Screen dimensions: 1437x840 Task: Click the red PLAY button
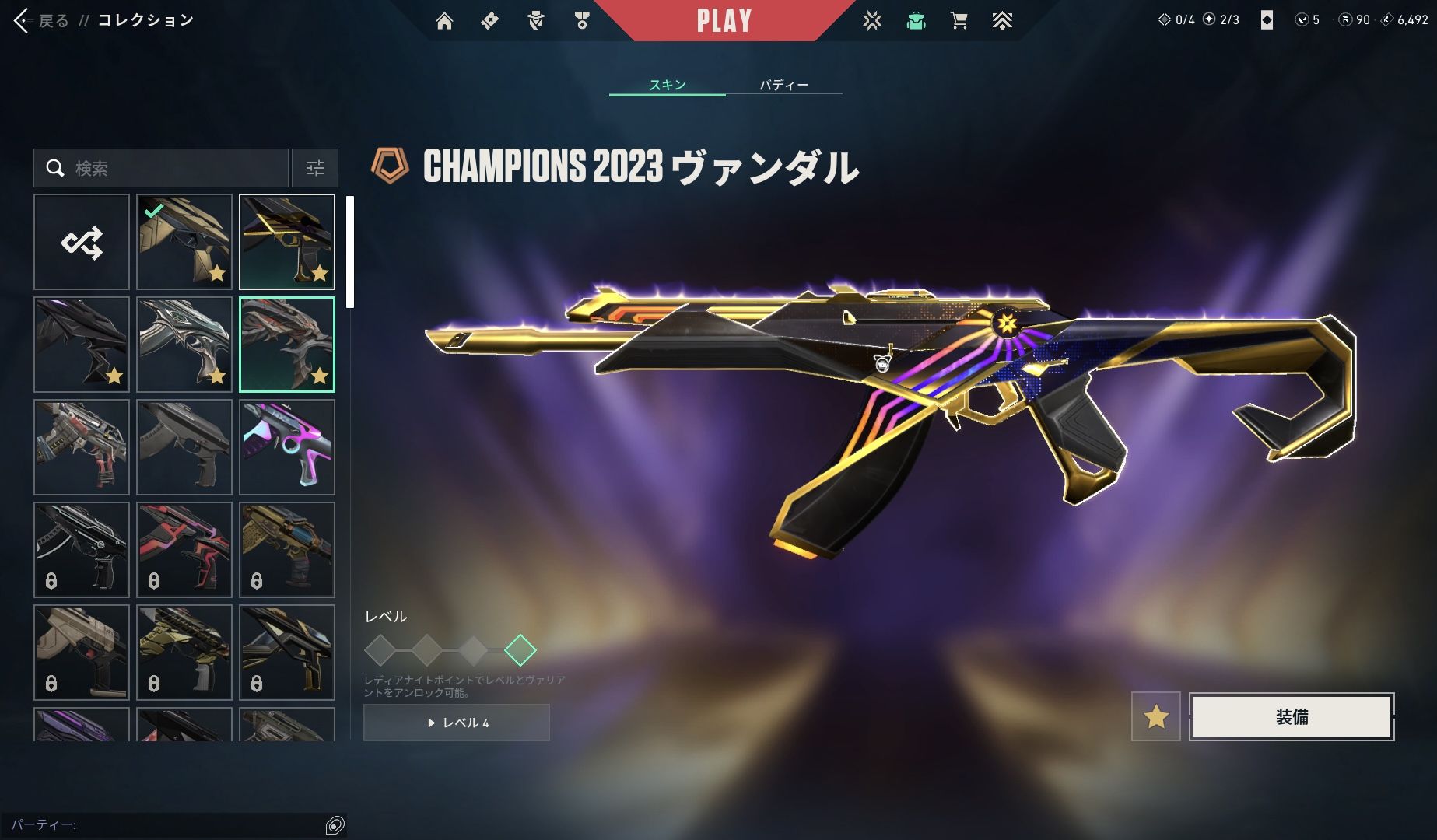724,21
